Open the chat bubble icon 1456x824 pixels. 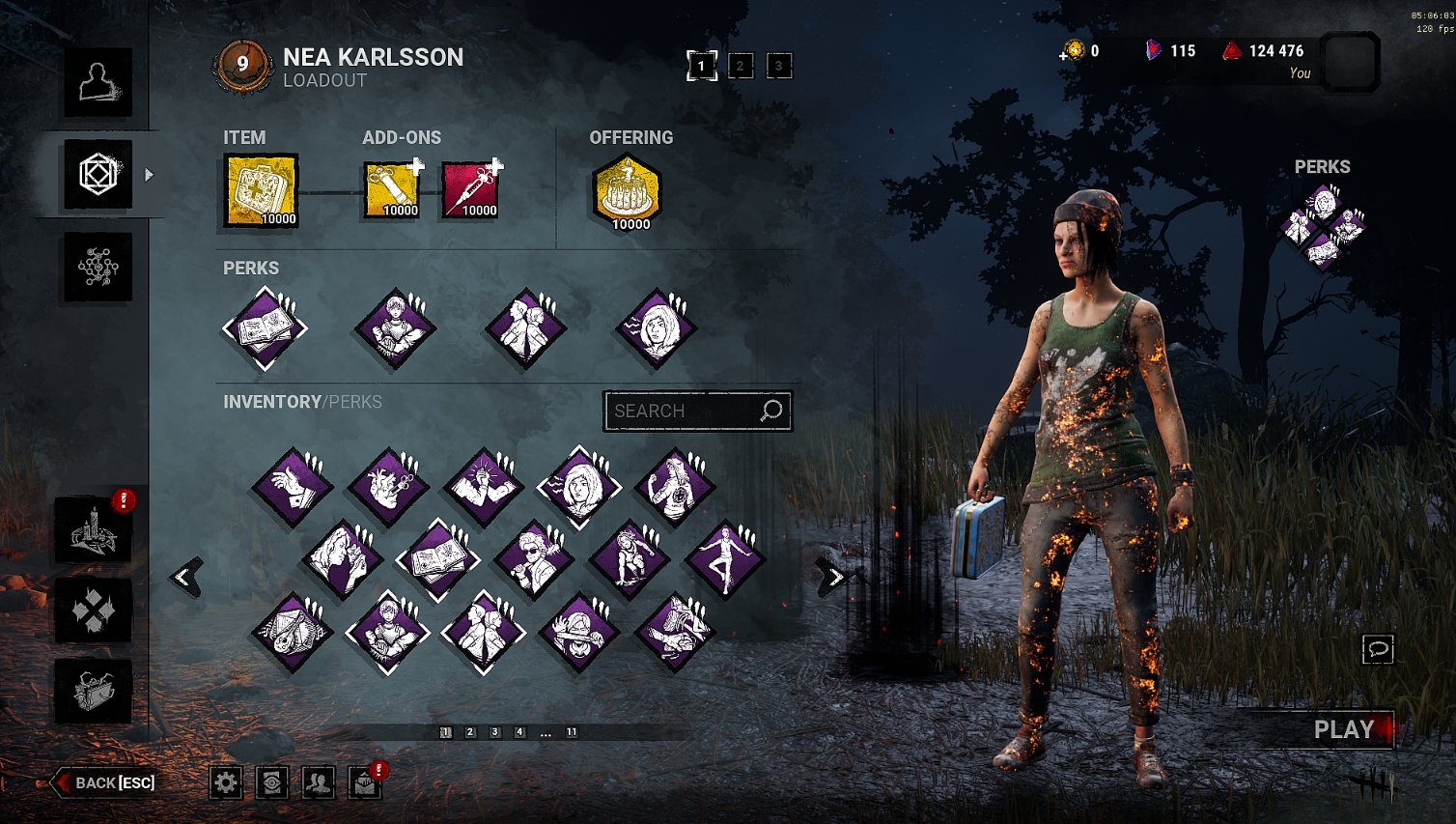(1378, 649)
